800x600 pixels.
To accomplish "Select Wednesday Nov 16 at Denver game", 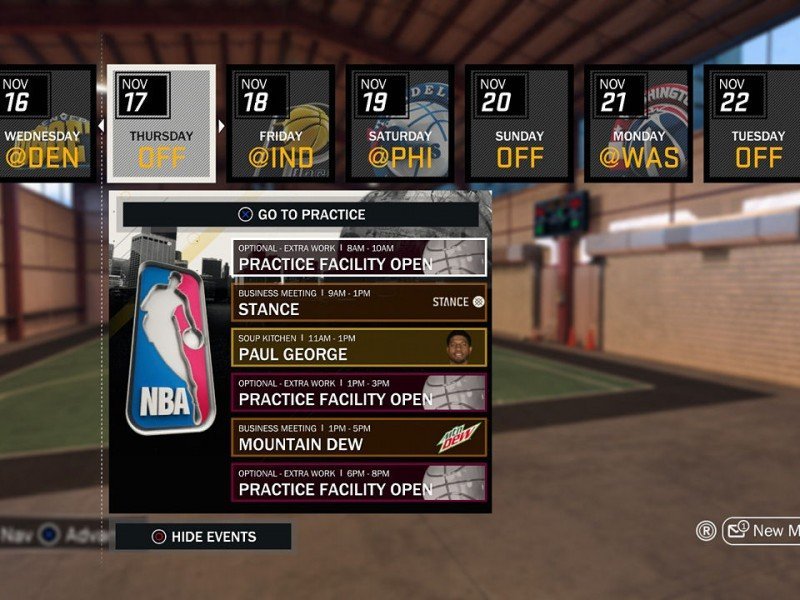I will [x=46, y=124].
